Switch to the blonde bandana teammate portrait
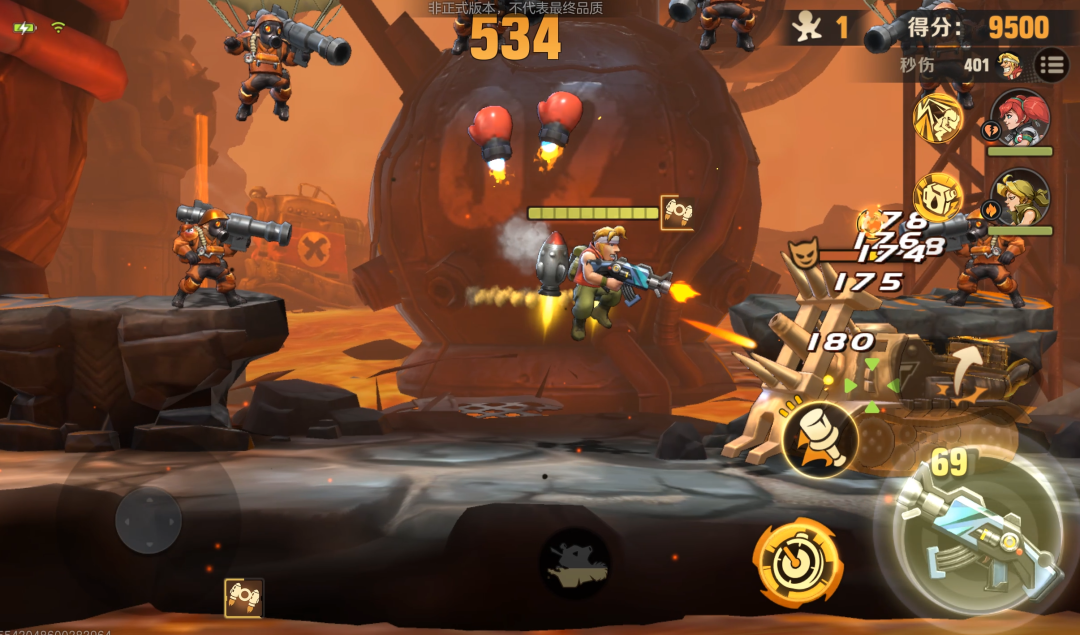The height and width of the screenshot is (635, 1080). [x=1019, y=197]
